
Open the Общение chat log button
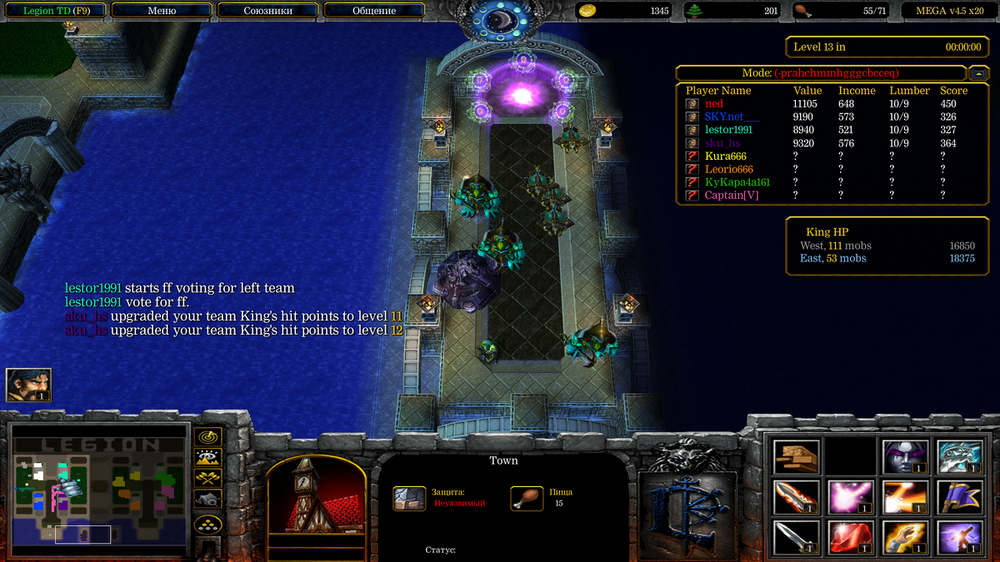coord(374,11)
